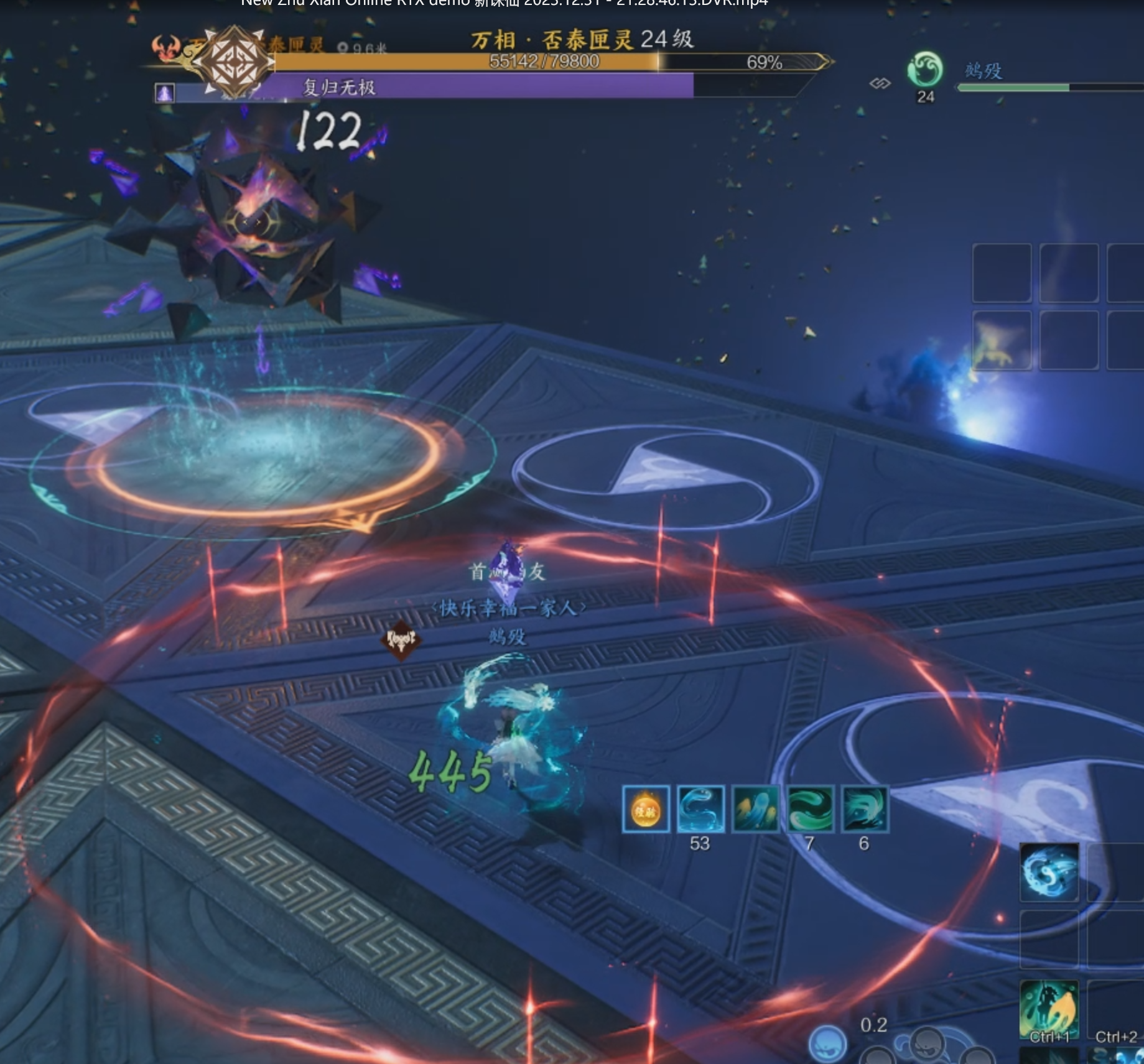Click the glowing blue orb button

828,1043
